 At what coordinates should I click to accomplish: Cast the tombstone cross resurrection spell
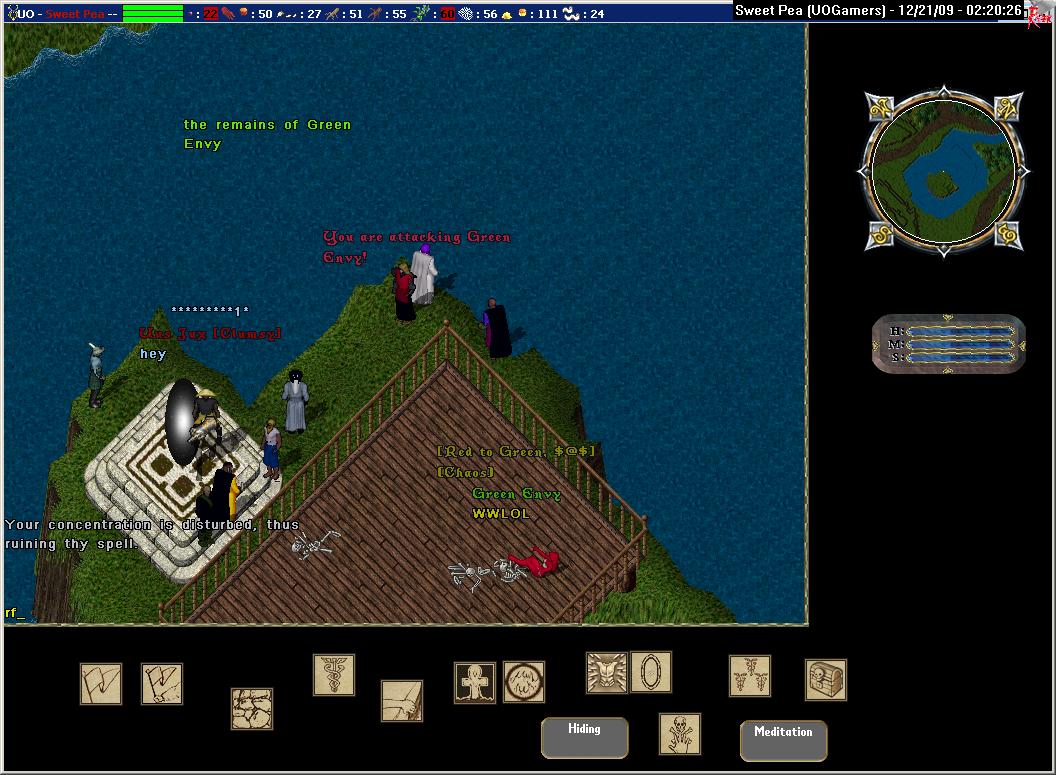(475, 682)
